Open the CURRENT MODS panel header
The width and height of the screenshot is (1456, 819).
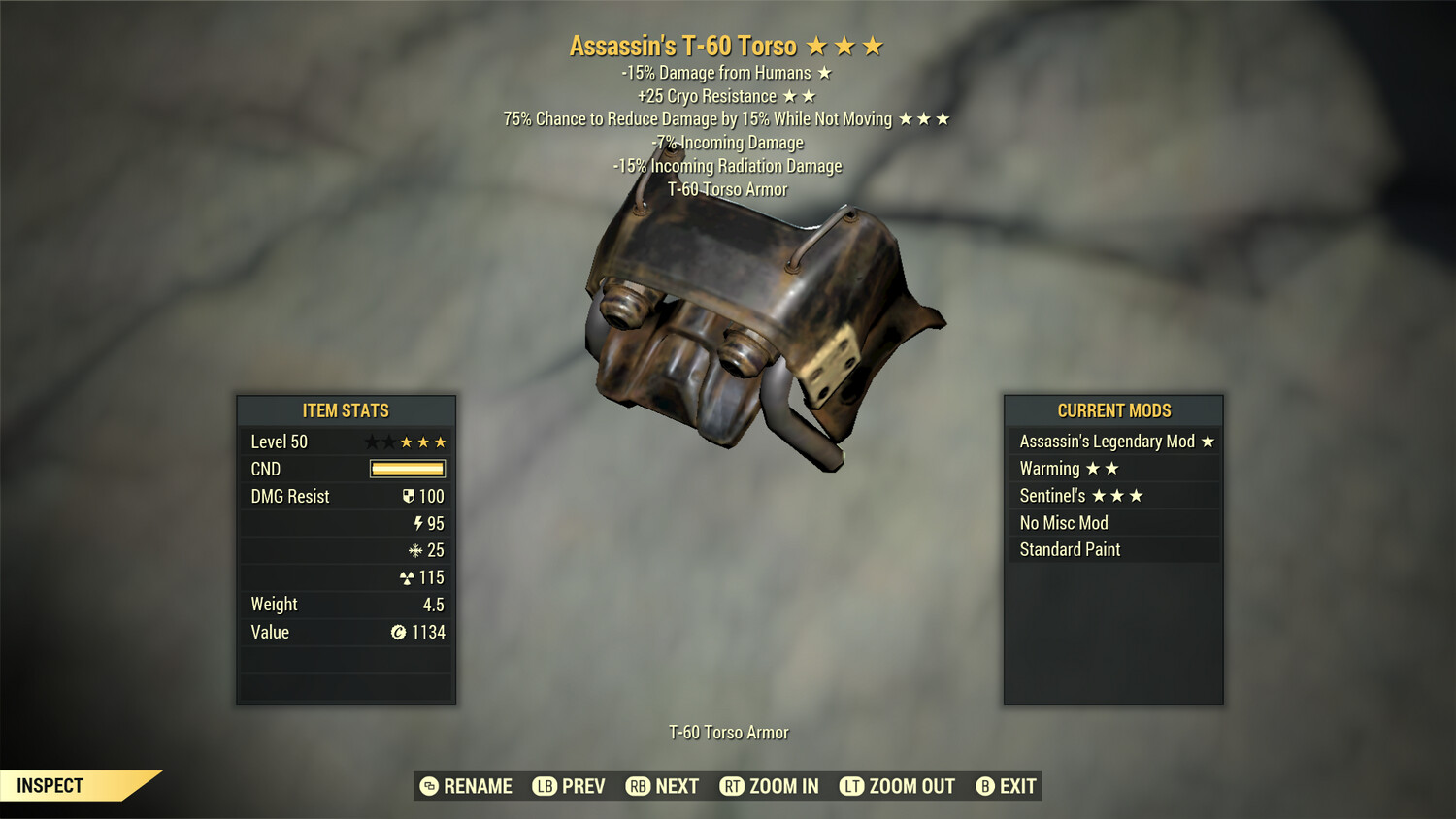coord(1113,410)
